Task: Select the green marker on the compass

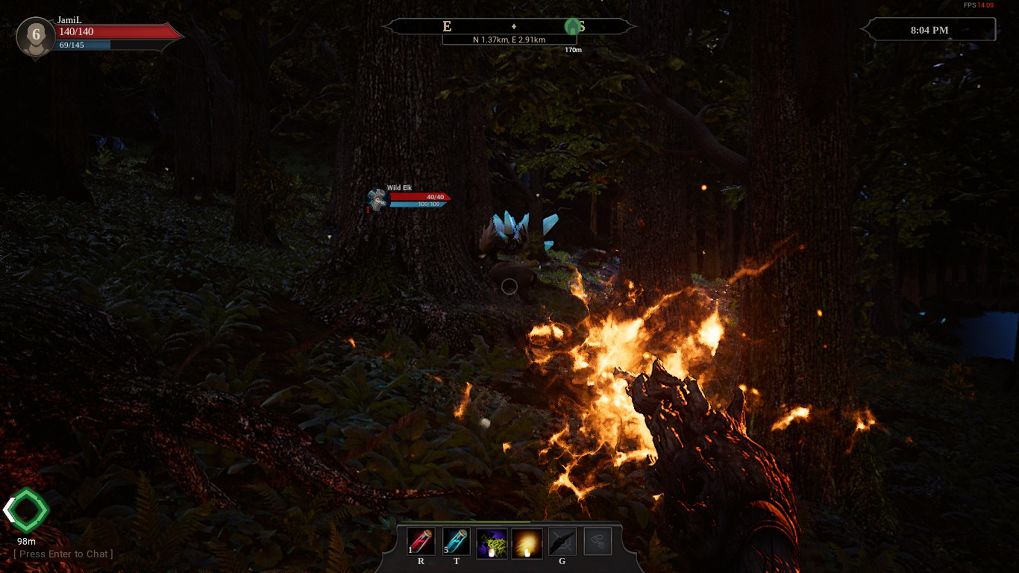Action: pos(572,27)
